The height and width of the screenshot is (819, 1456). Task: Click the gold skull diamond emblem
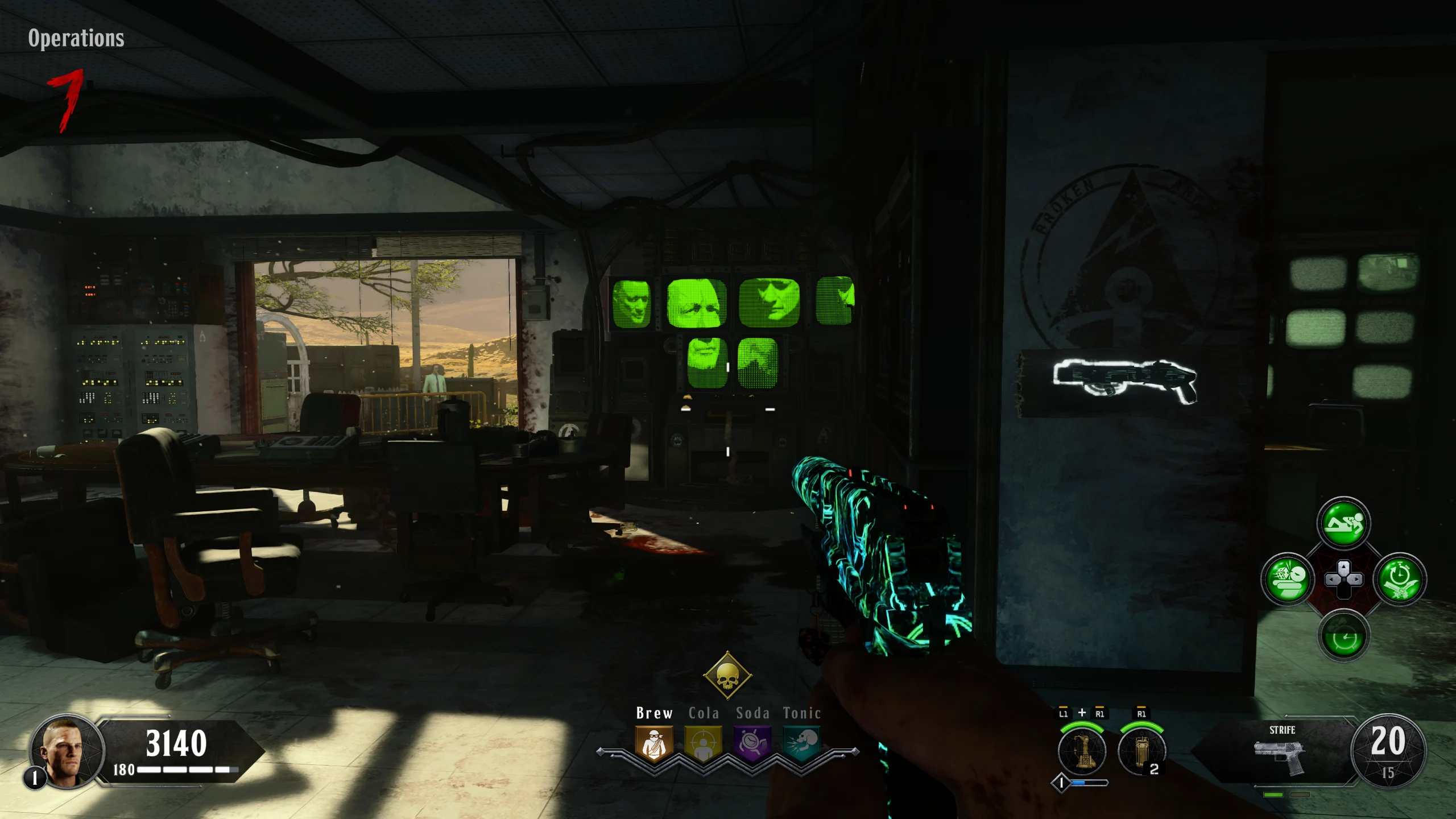727,676
